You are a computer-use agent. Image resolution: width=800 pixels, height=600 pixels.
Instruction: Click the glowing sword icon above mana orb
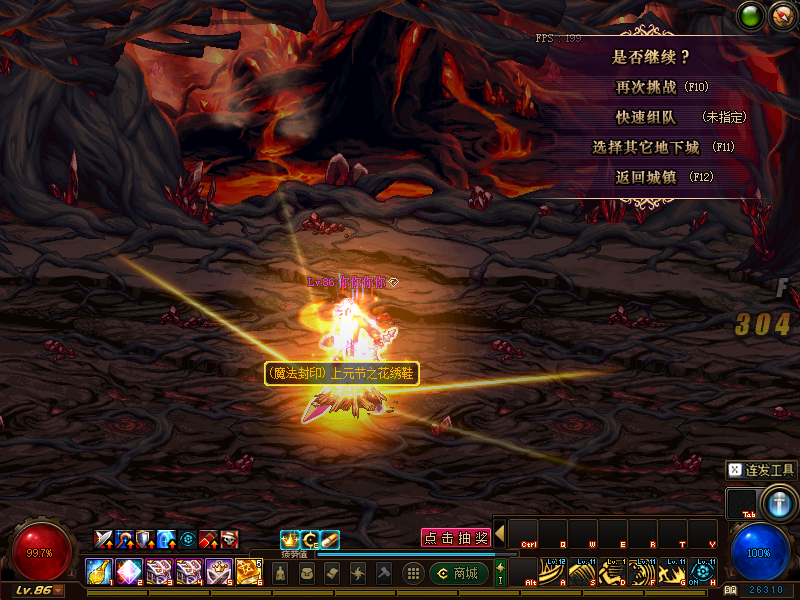point(777,500)
